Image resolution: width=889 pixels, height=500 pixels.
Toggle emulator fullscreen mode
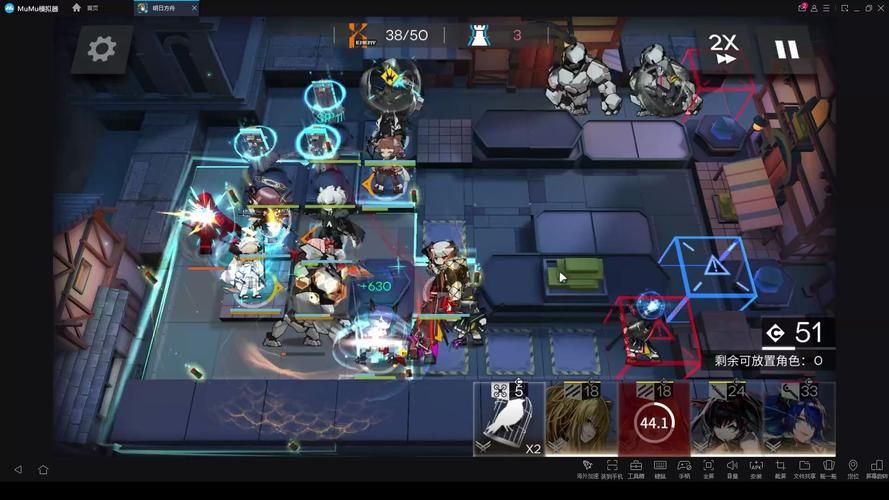(x=708, y=468)
